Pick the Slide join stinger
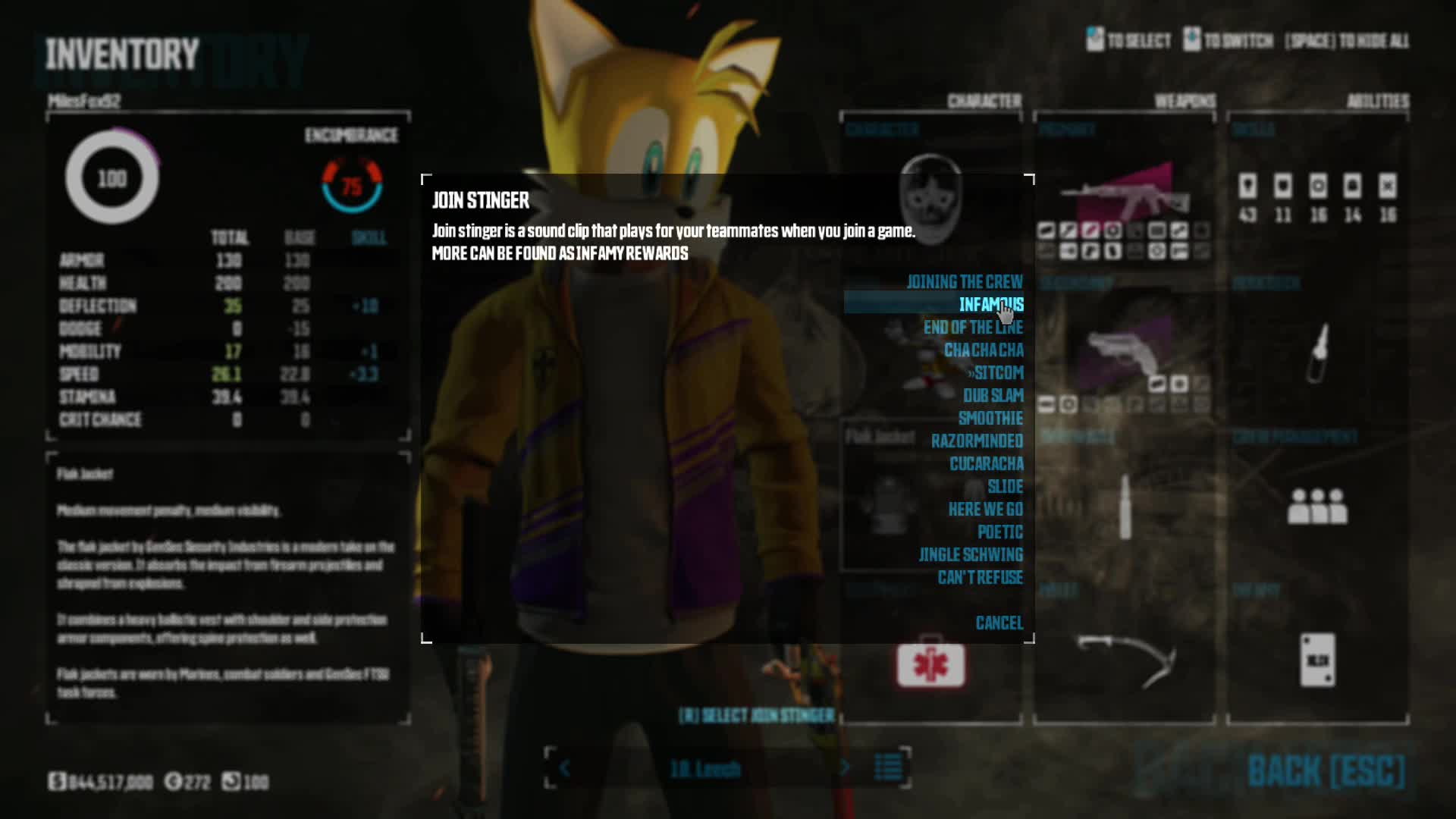Image resolution: width=1456 pixels, height=819 pixels. pos(1005,487)
